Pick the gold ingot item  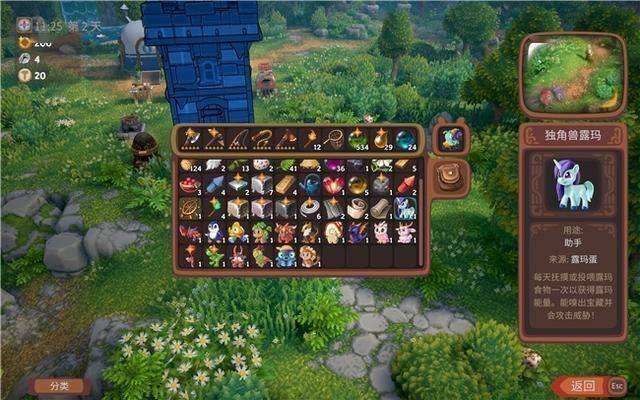pyautogui.click(x=285, y=185)
